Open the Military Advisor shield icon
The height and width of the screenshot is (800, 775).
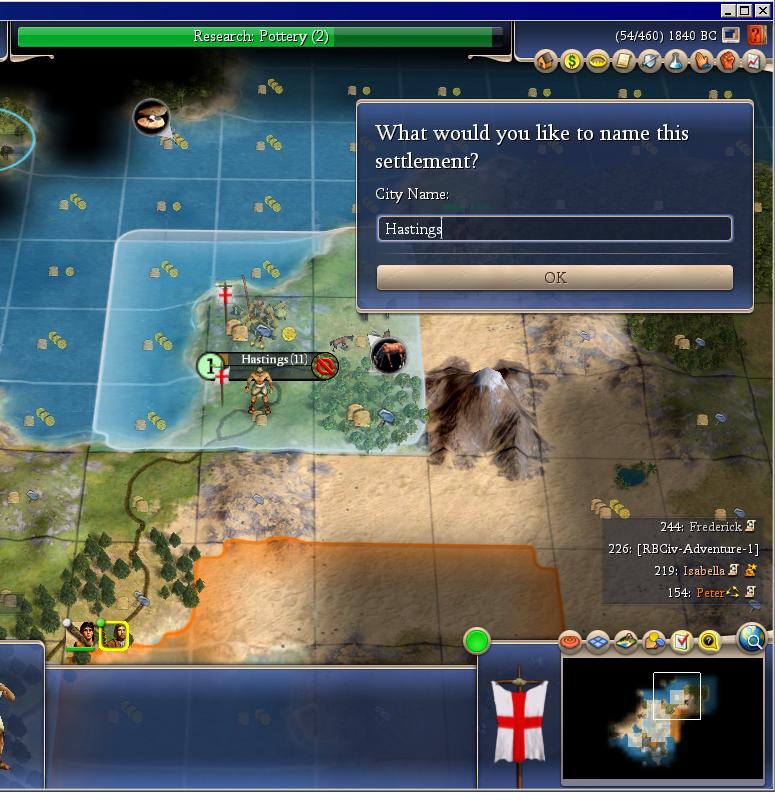click(650, 62)
